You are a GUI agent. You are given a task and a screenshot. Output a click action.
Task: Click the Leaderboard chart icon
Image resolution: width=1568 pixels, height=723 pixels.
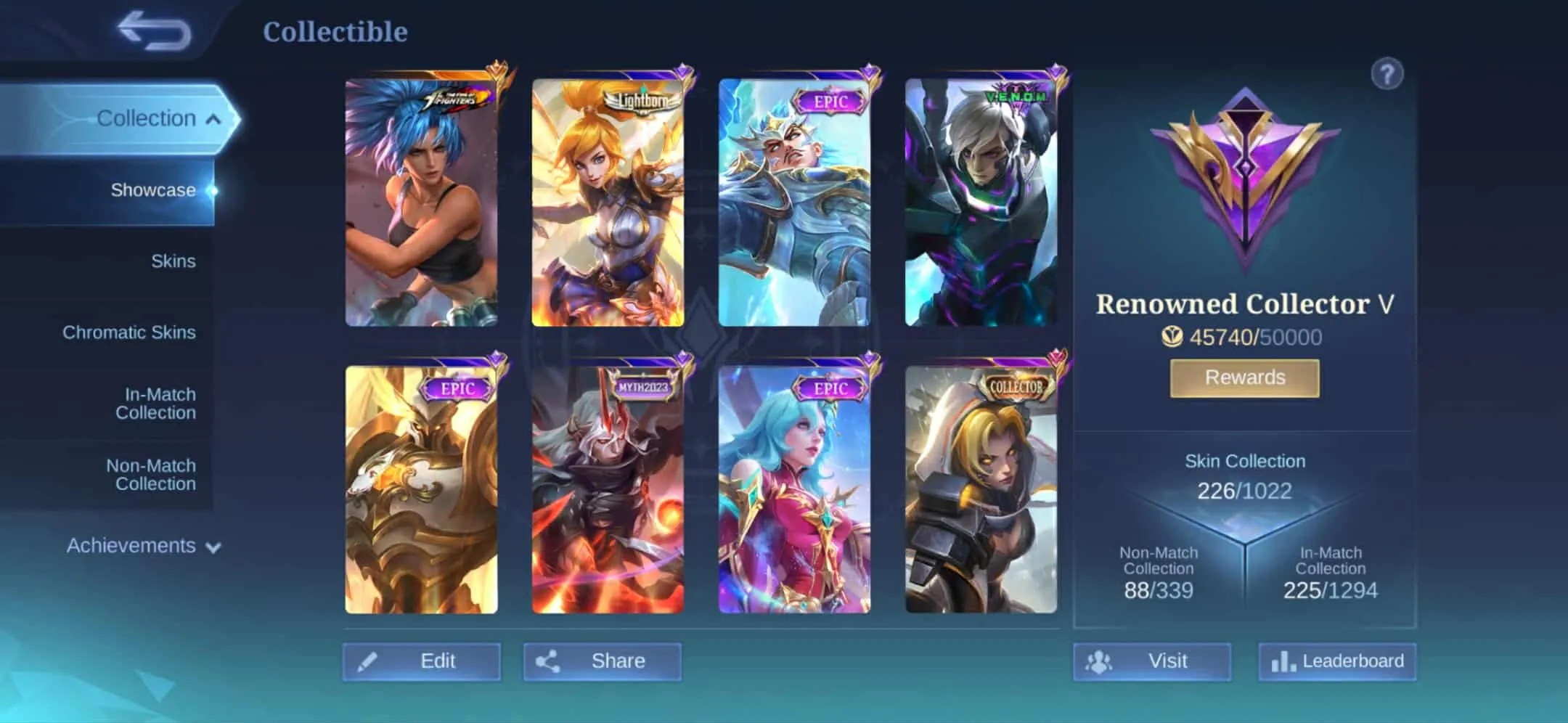1282,661
